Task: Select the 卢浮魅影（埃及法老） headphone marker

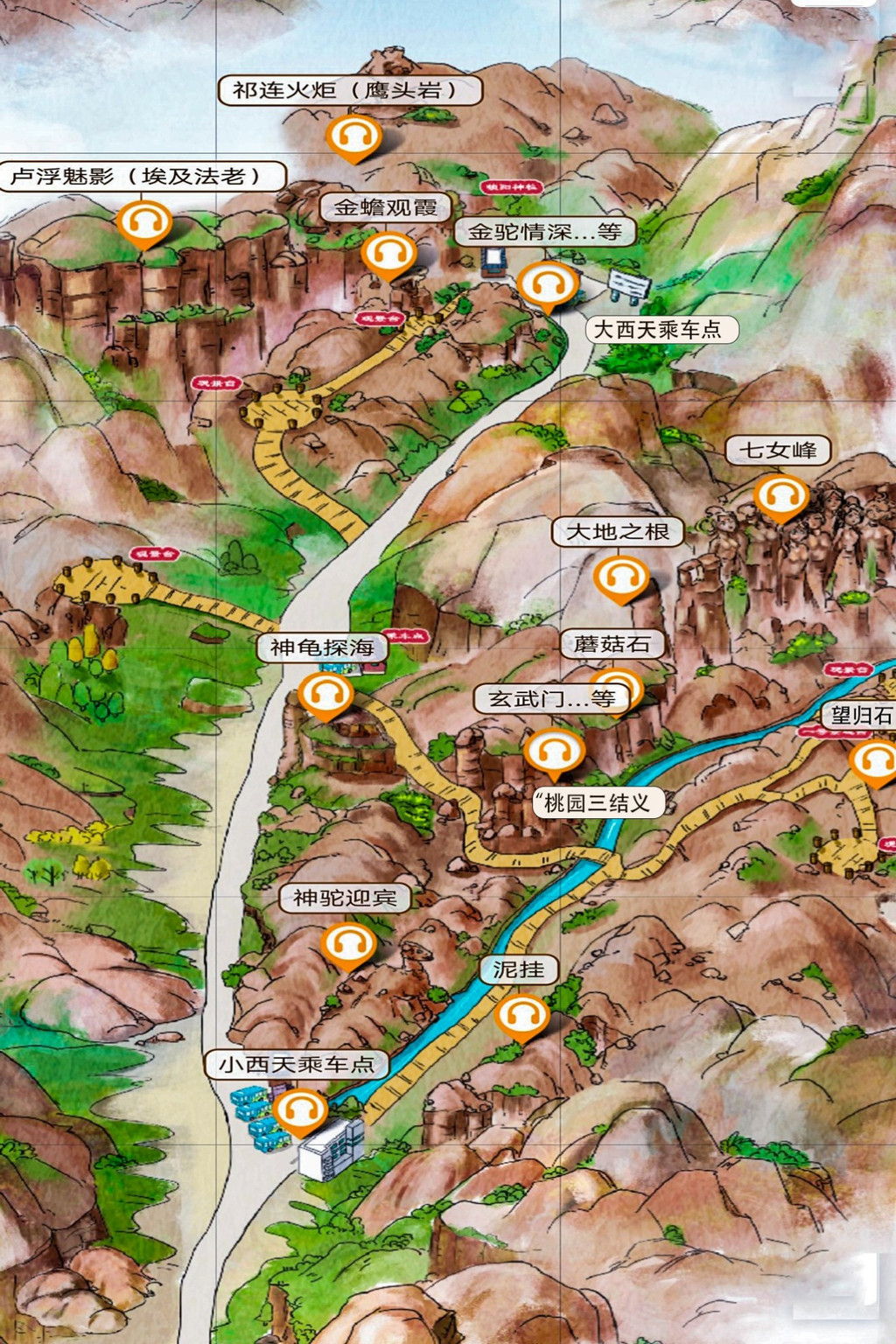Action: point(144,222)
